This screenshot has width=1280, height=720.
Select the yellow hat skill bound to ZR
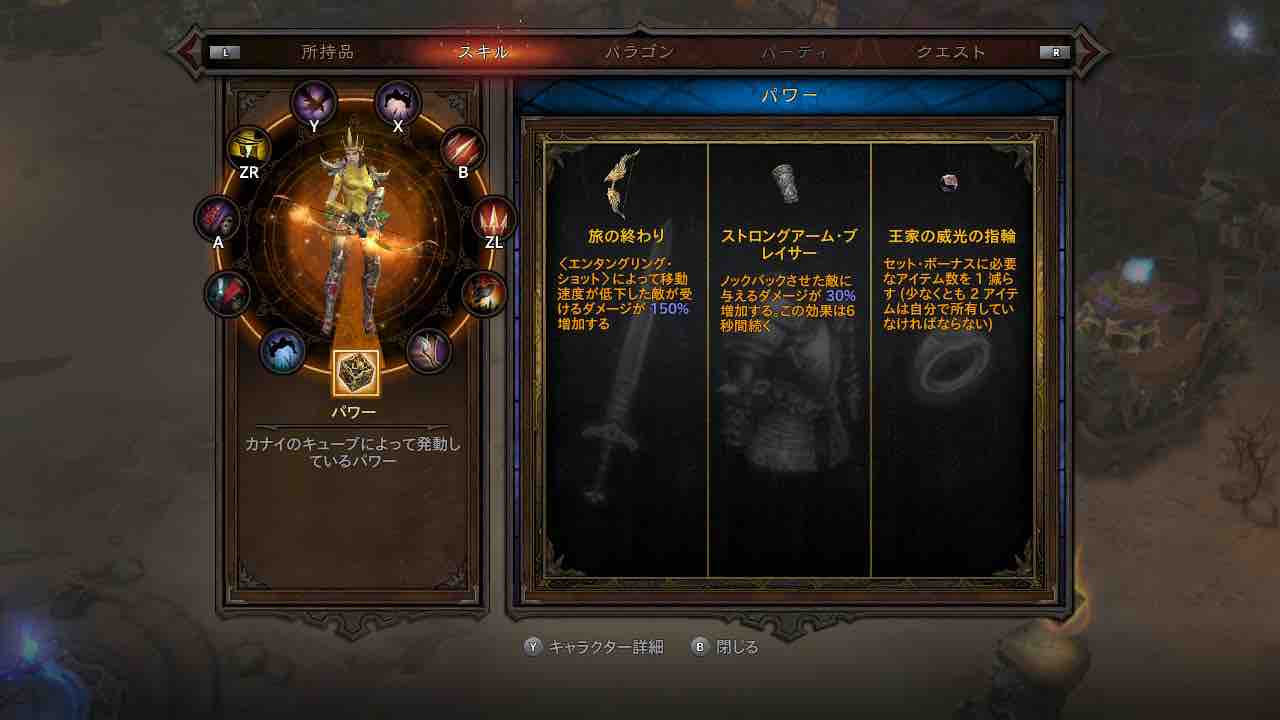click(249, 147)
